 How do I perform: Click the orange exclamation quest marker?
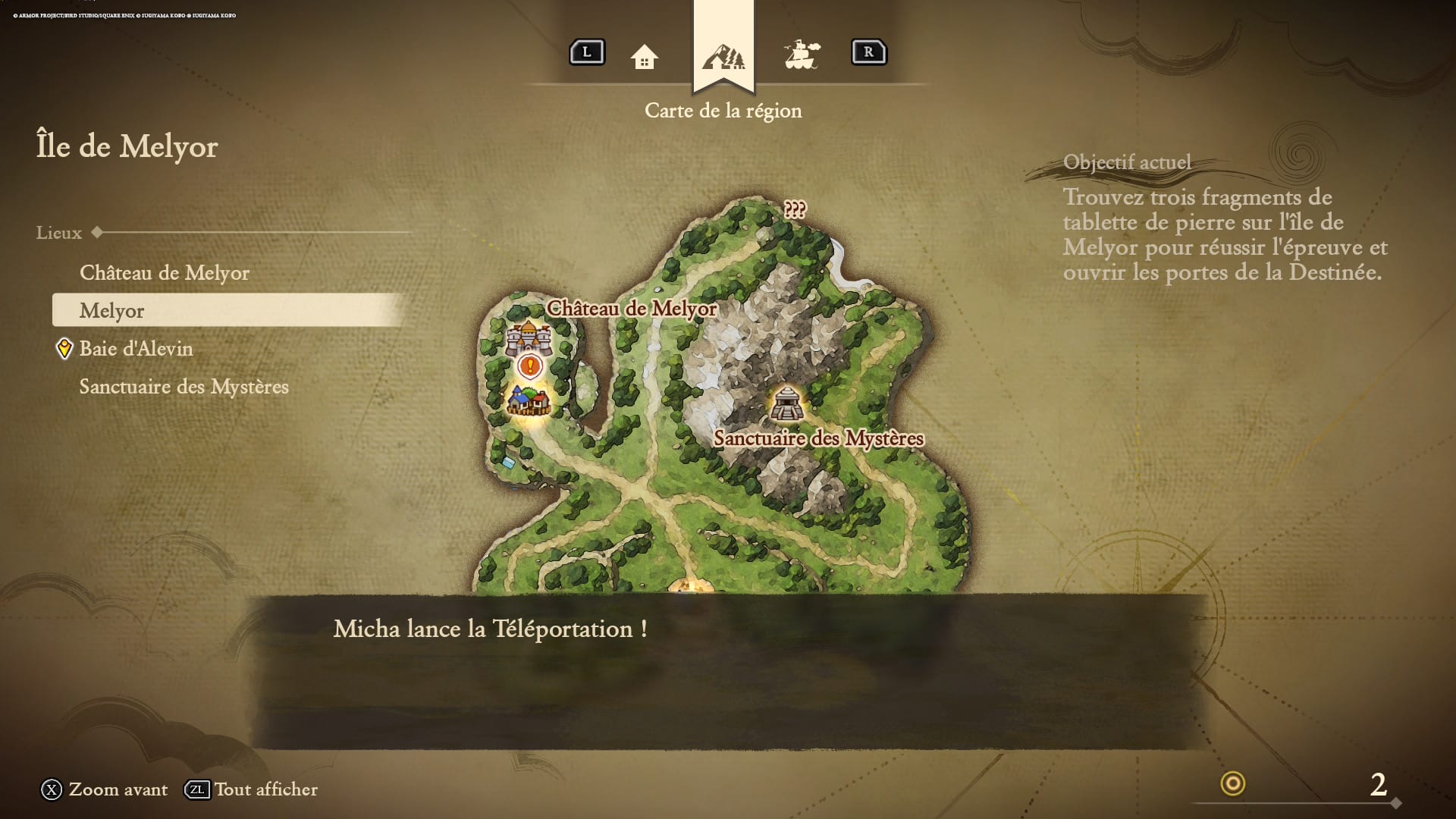pos(530,367)
